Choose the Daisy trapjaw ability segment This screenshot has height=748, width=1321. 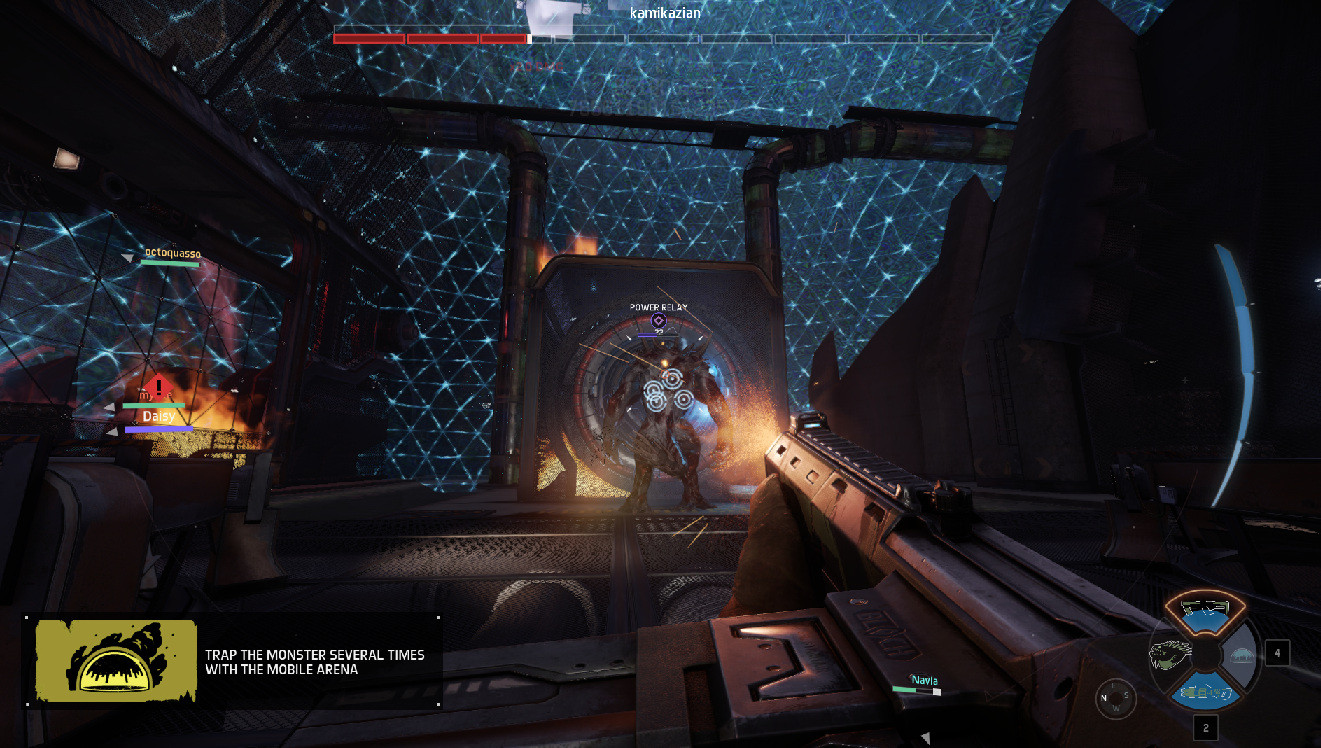pyautogui.click(x=1170, y=655)
